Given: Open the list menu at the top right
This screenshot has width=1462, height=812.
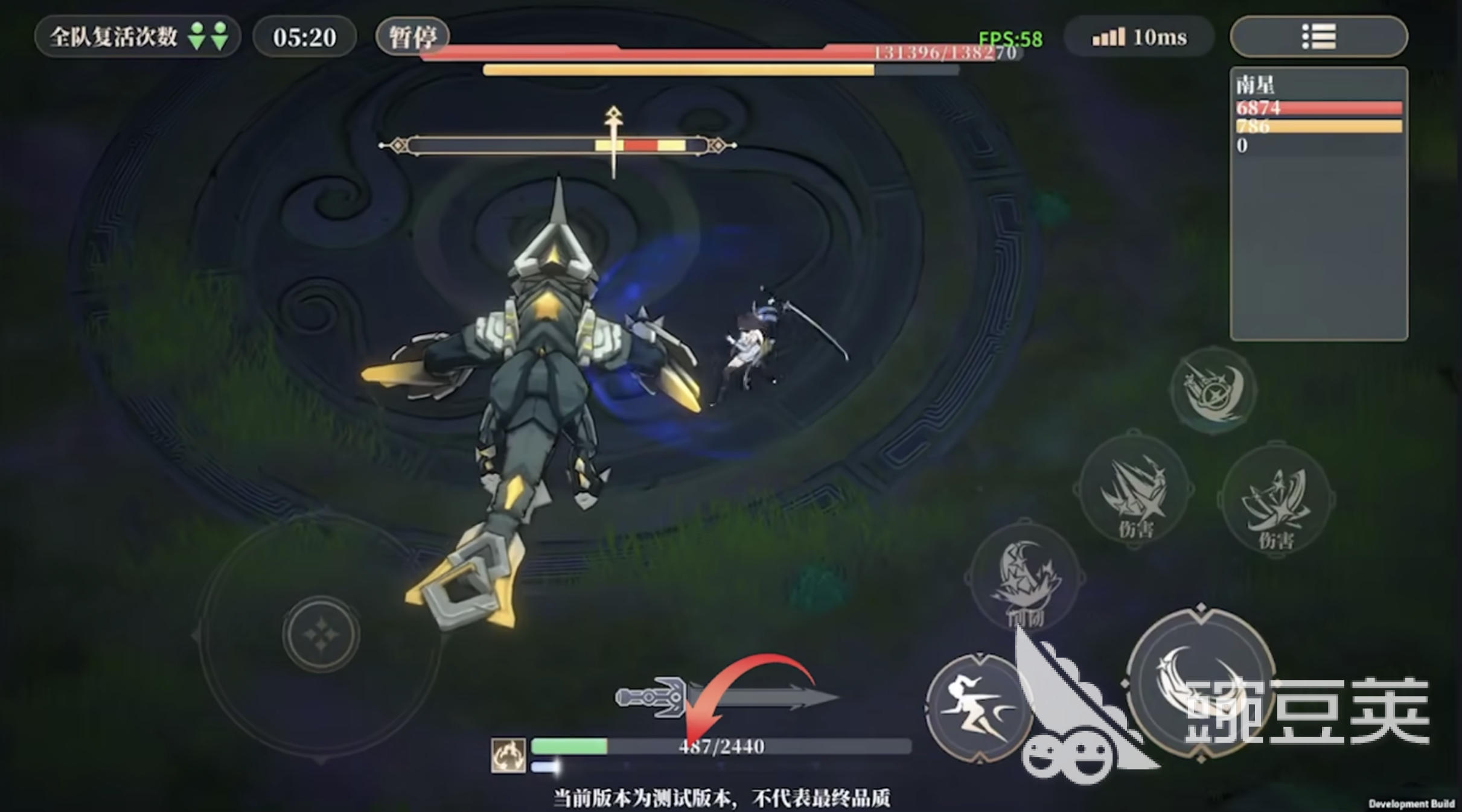Looking at the screenshot, I should click(x=1318, y=36).
